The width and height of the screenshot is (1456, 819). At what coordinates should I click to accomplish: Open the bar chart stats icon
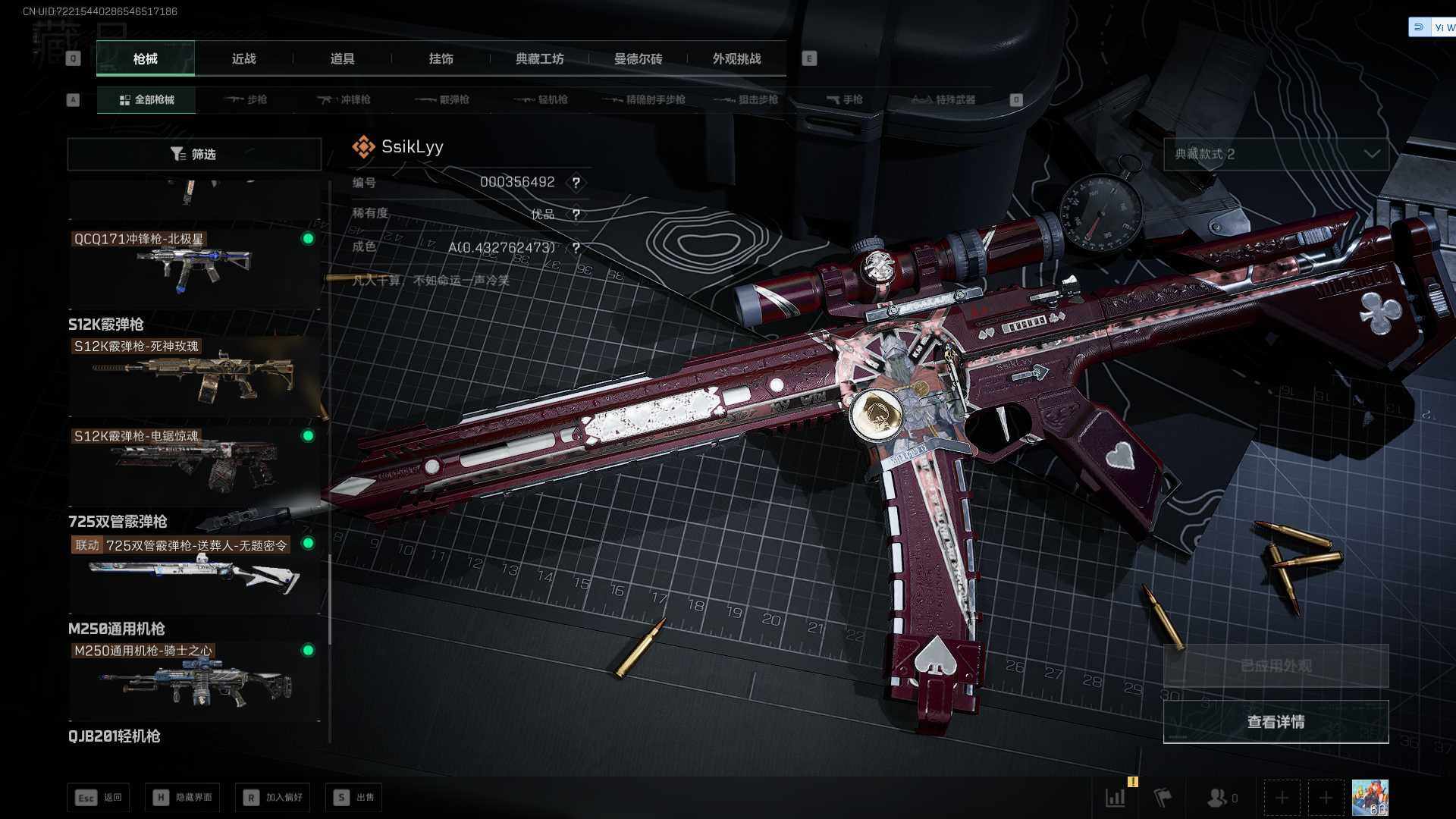[x=1115, y=798]
